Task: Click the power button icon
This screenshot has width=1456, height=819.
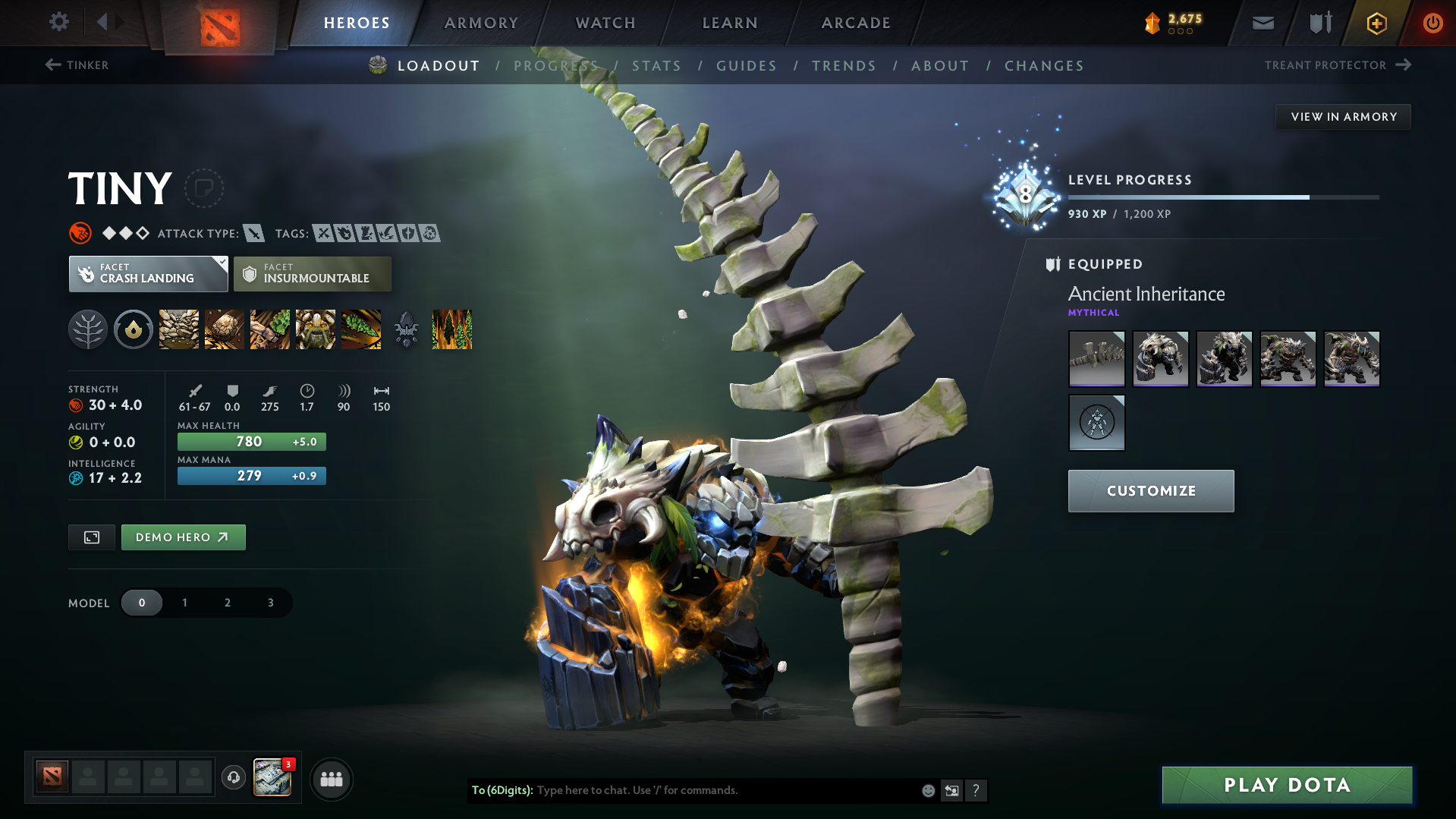Action: click(x=1432, y=23)
